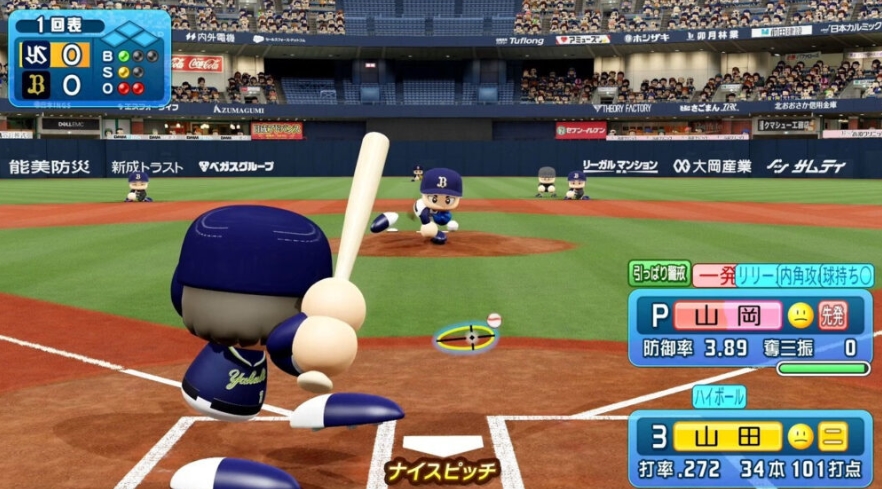Select the red 先発 starter badge
This screenshot has height=489, width=882.
point(833,316)
